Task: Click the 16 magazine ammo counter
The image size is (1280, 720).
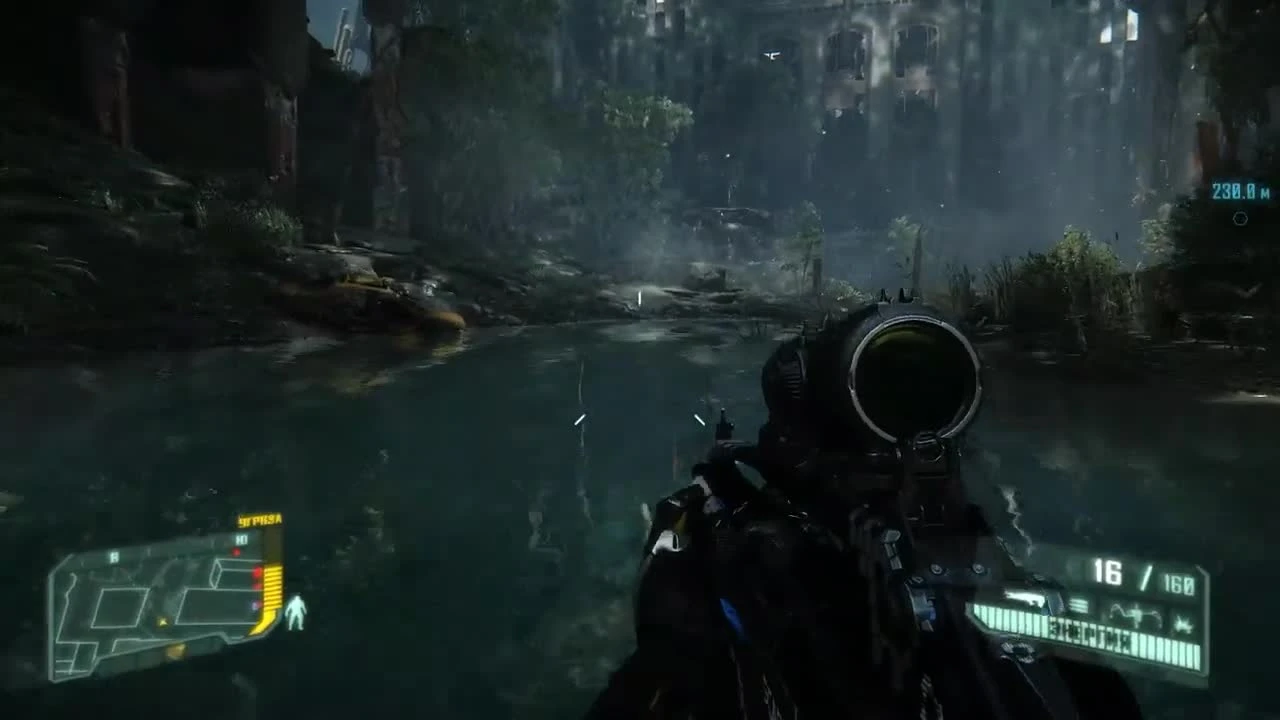Action: coord(1108,570)
